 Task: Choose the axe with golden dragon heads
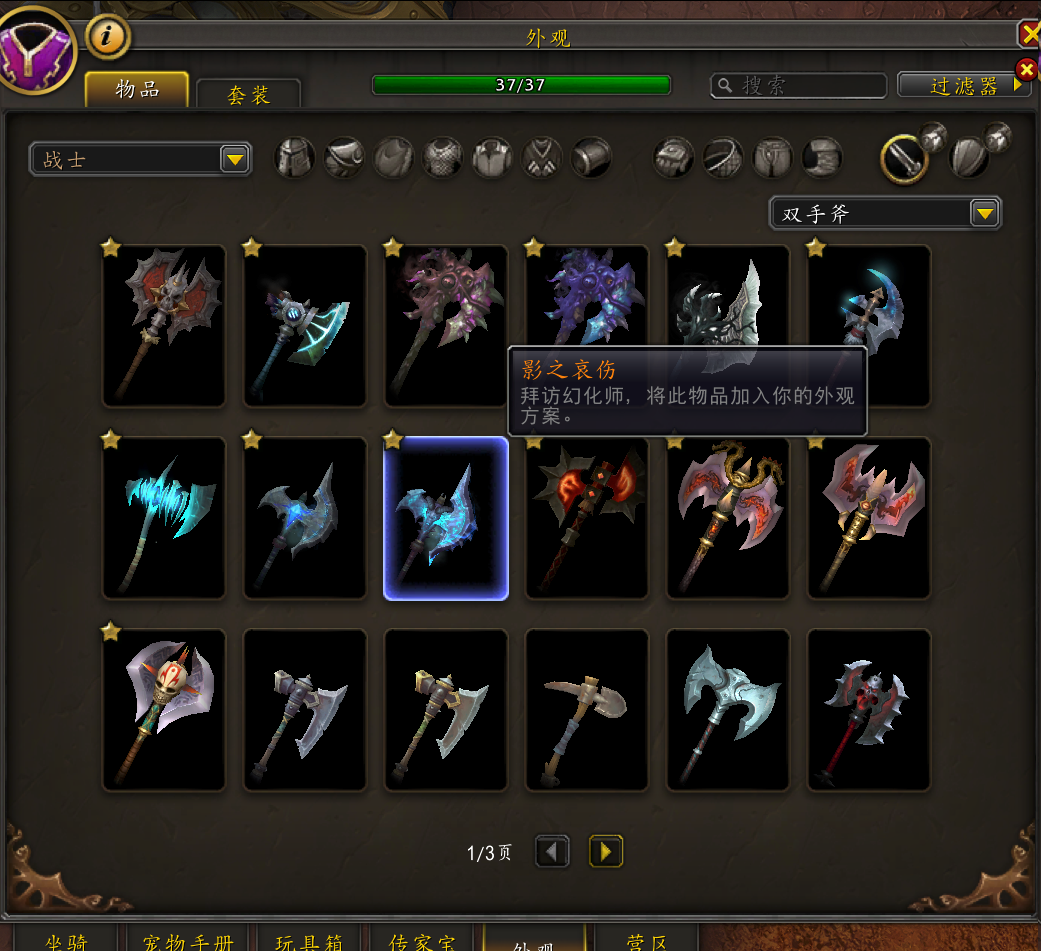click(727, 518)
